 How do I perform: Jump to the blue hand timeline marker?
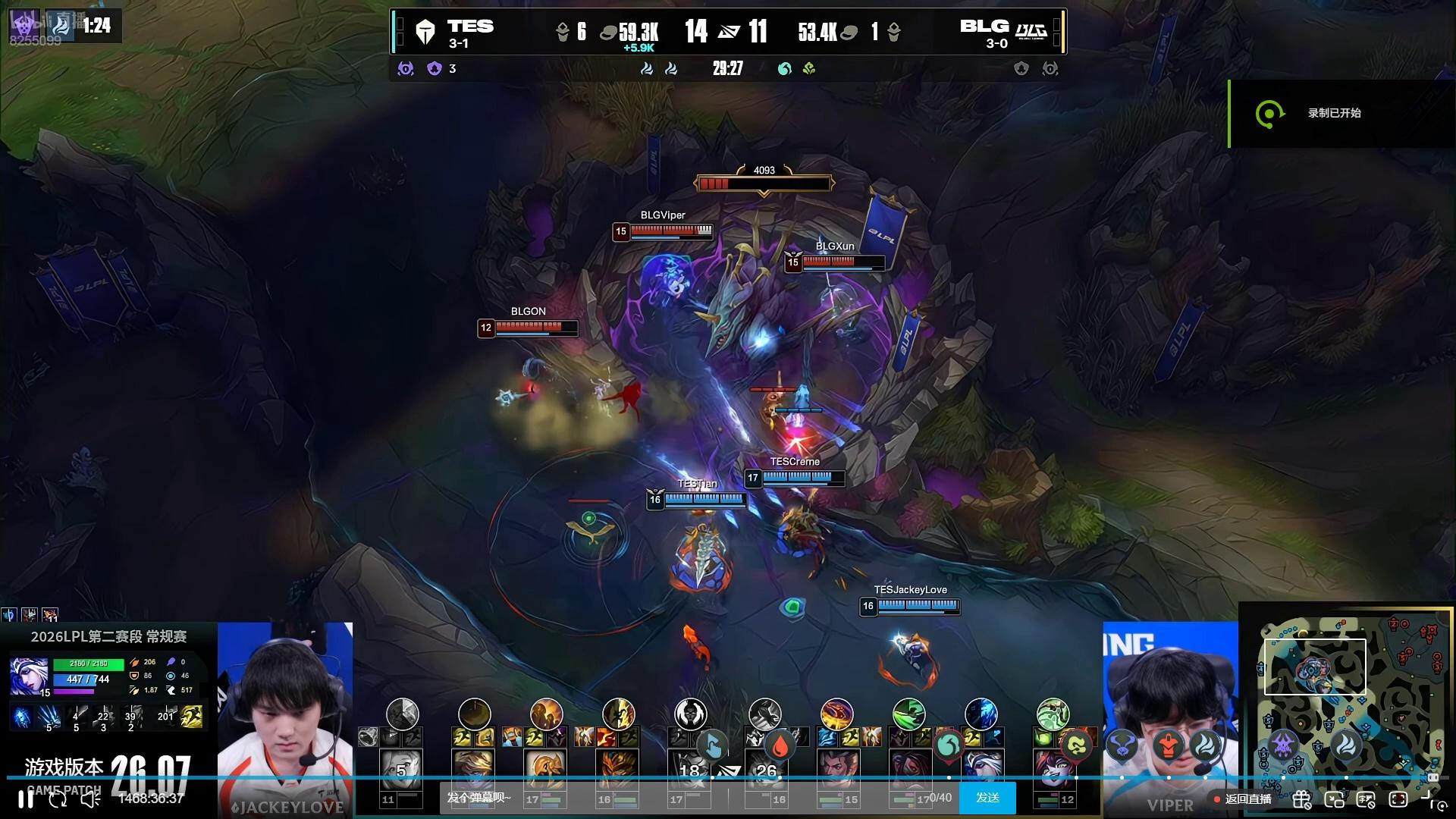[712, 746]
